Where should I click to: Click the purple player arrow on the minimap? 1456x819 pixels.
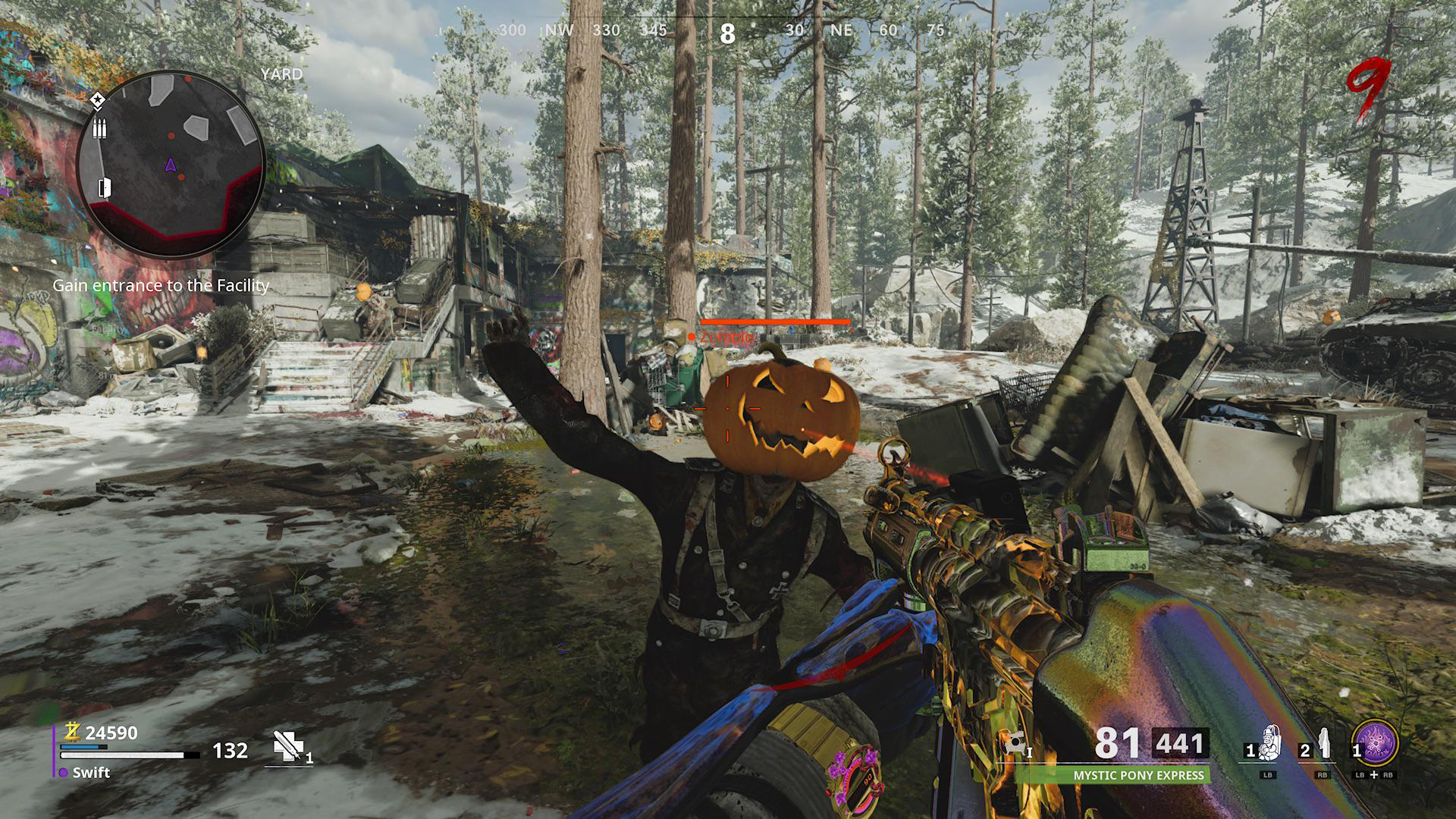[171, 165]
